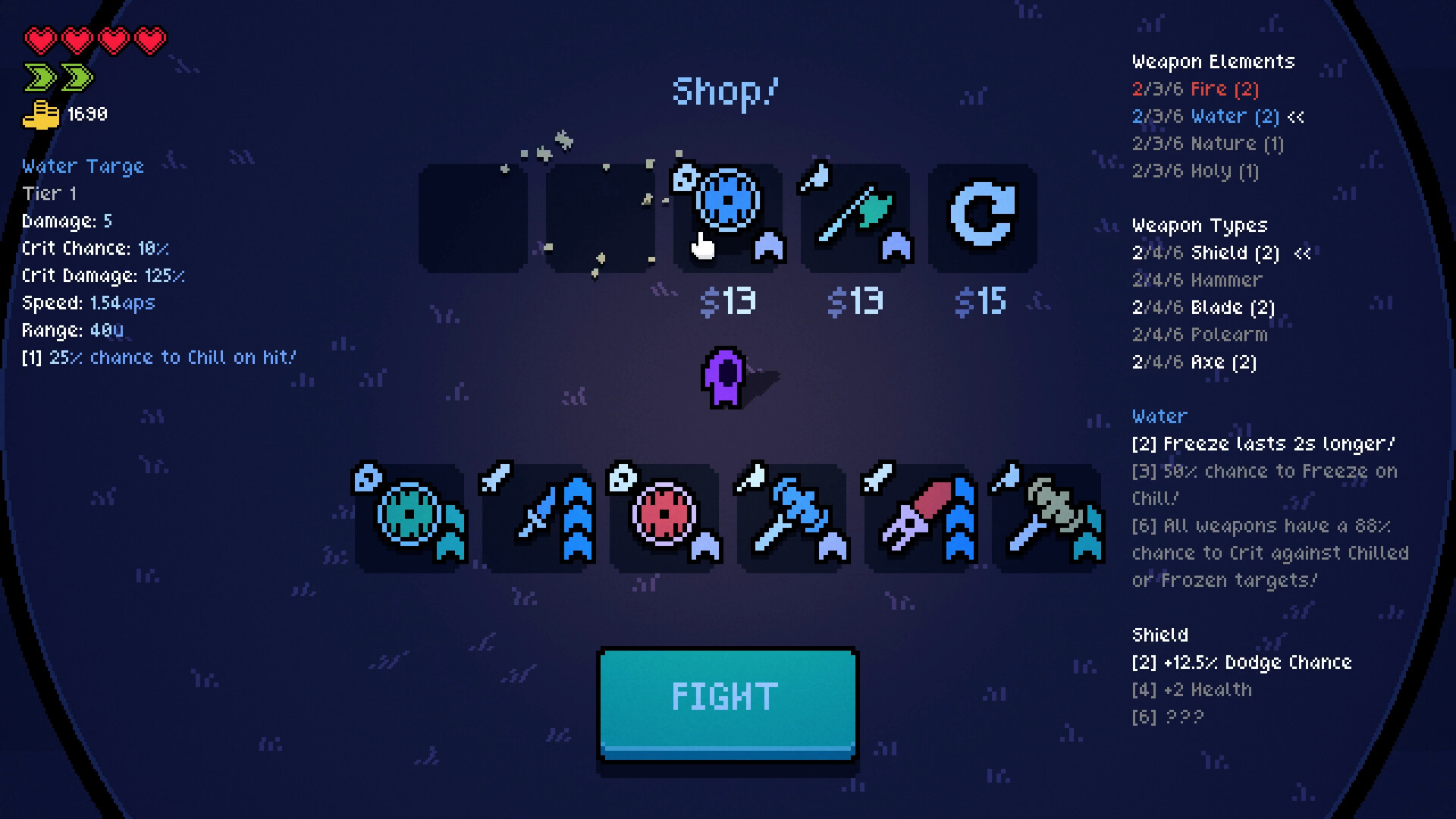The width and height of the screenshot is (1456, 819).
Task: Select the blue dagger in the inventory row
Action: (538, 519)
